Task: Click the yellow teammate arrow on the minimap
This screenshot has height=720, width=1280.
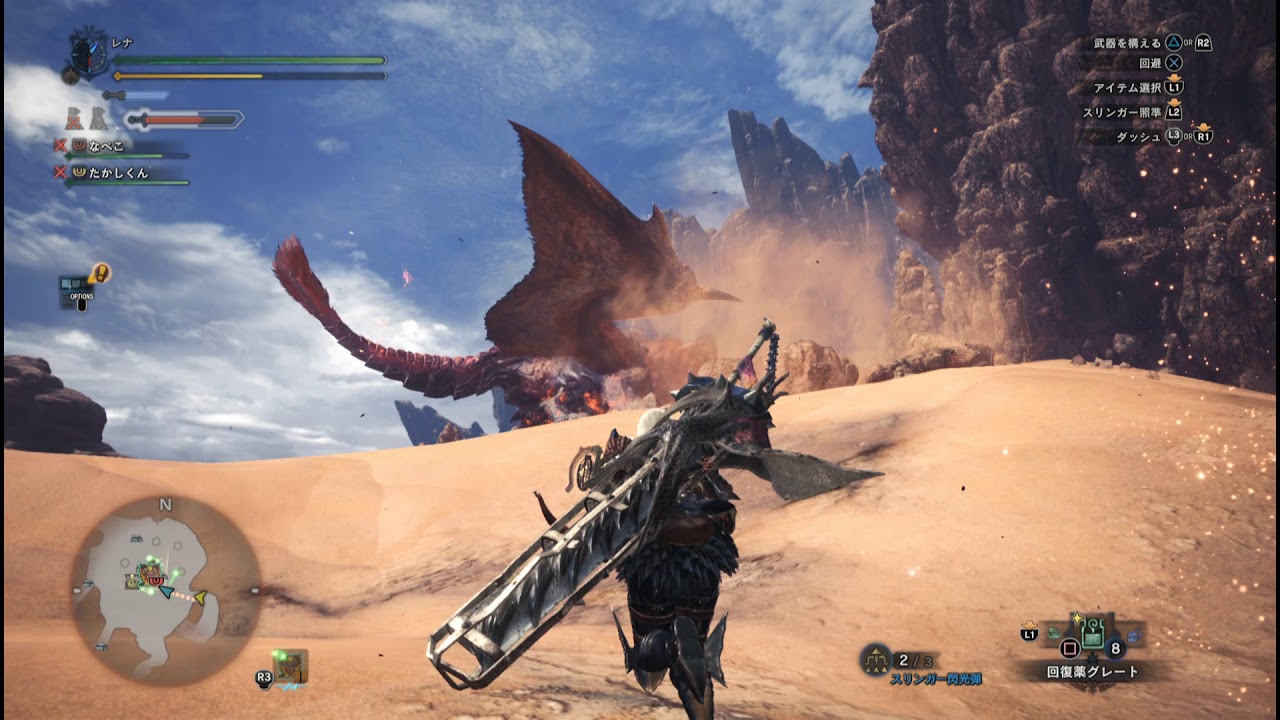Action: click(200, 598)
